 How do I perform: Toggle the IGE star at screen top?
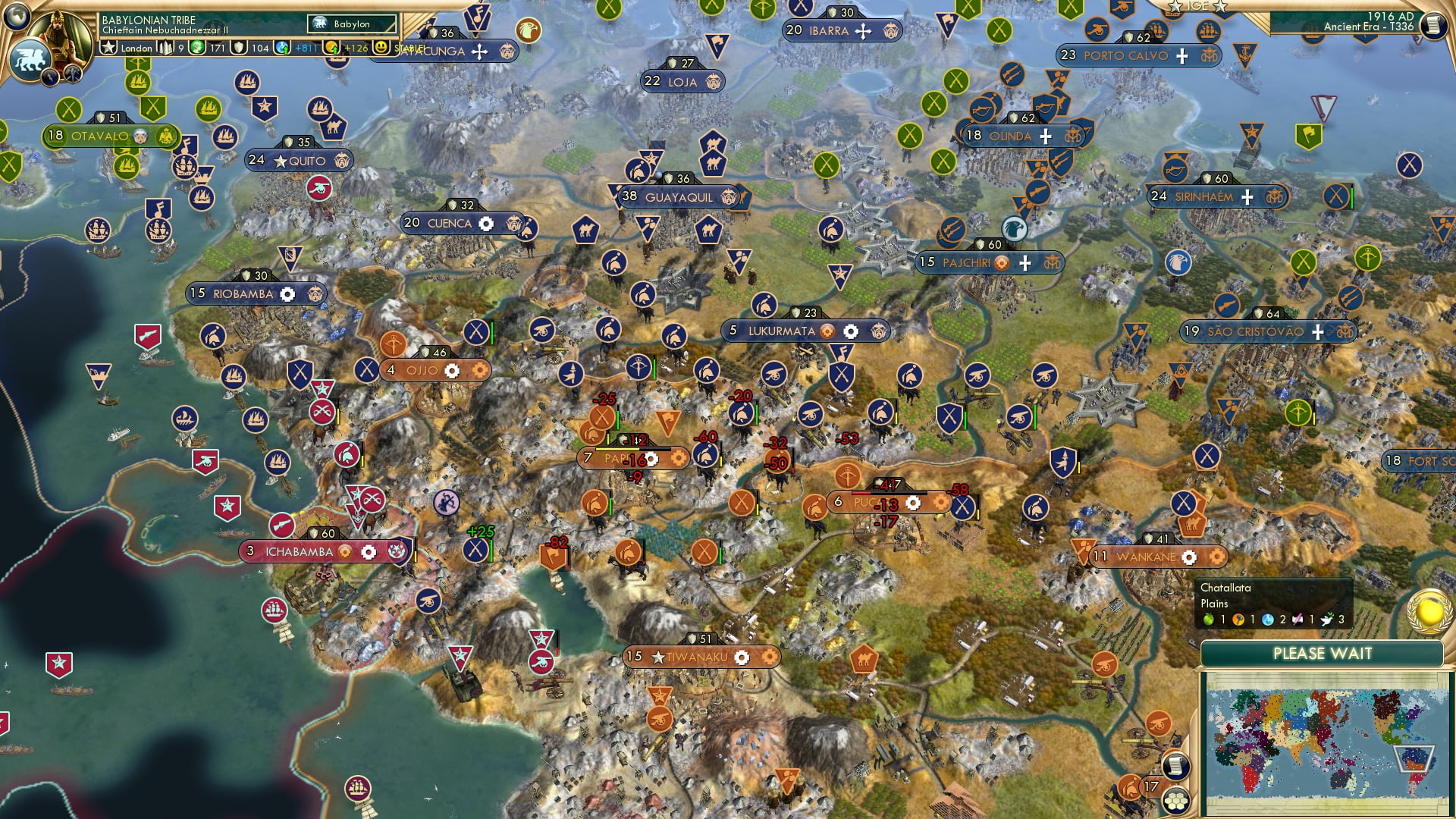(1173, 5)
